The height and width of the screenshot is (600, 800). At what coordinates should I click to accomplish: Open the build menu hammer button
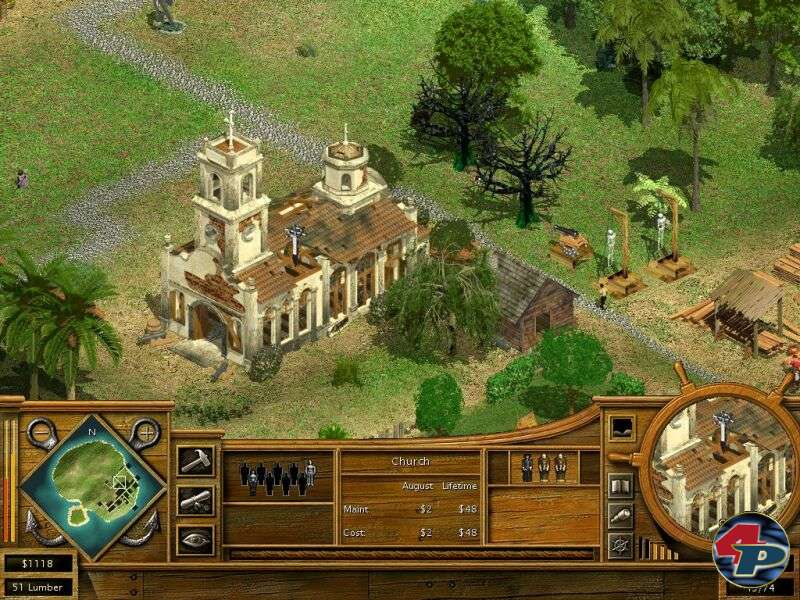tap(195, 460)
